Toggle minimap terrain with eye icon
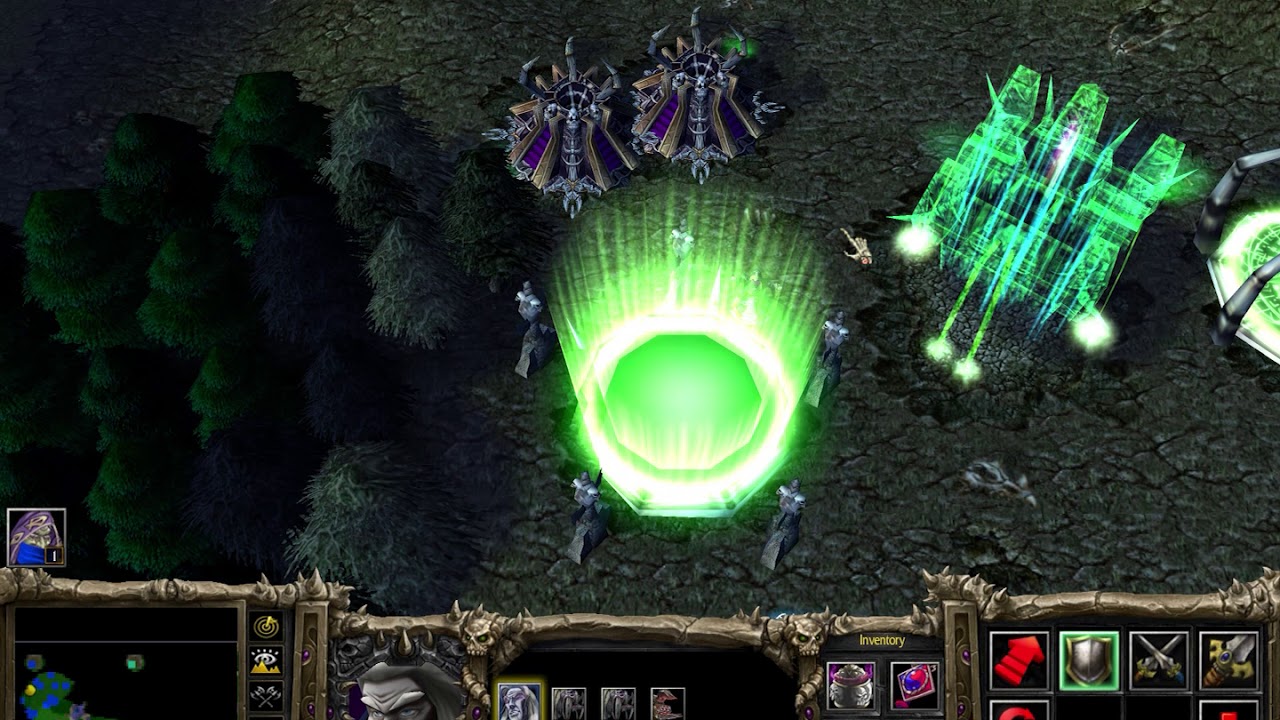This screenshot has height=720, width=1280. (266, 661)
